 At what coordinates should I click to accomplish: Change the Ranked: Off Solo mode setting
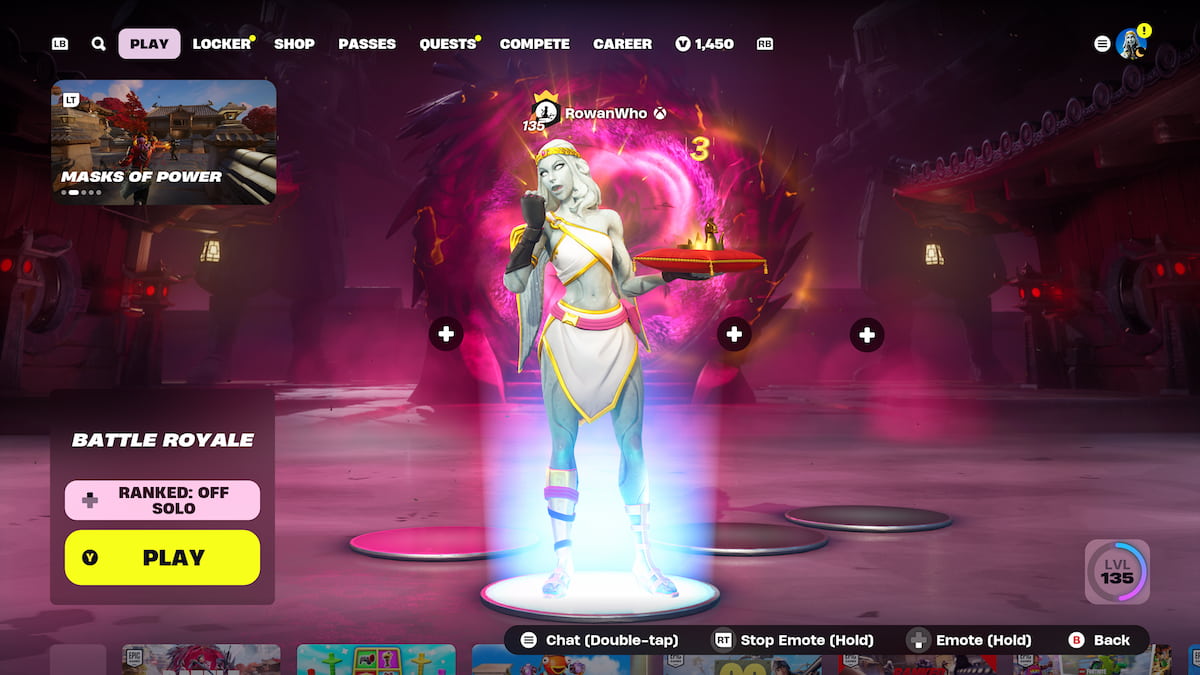click(162, 500)
